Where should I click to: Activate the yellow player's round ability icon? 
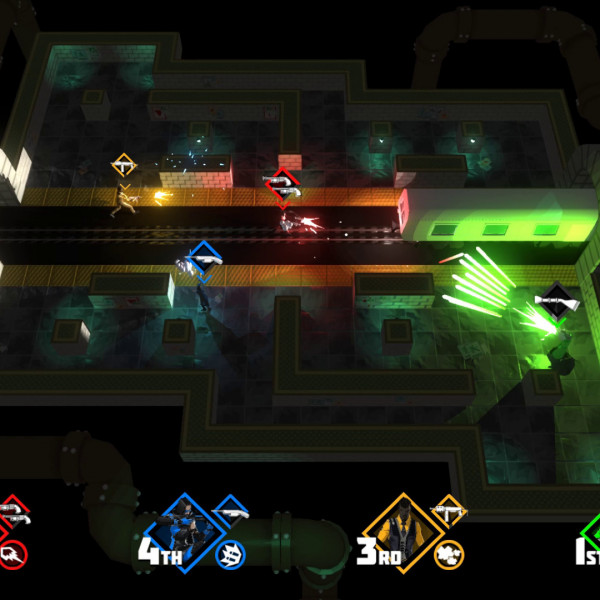click(x=449, y=552)
